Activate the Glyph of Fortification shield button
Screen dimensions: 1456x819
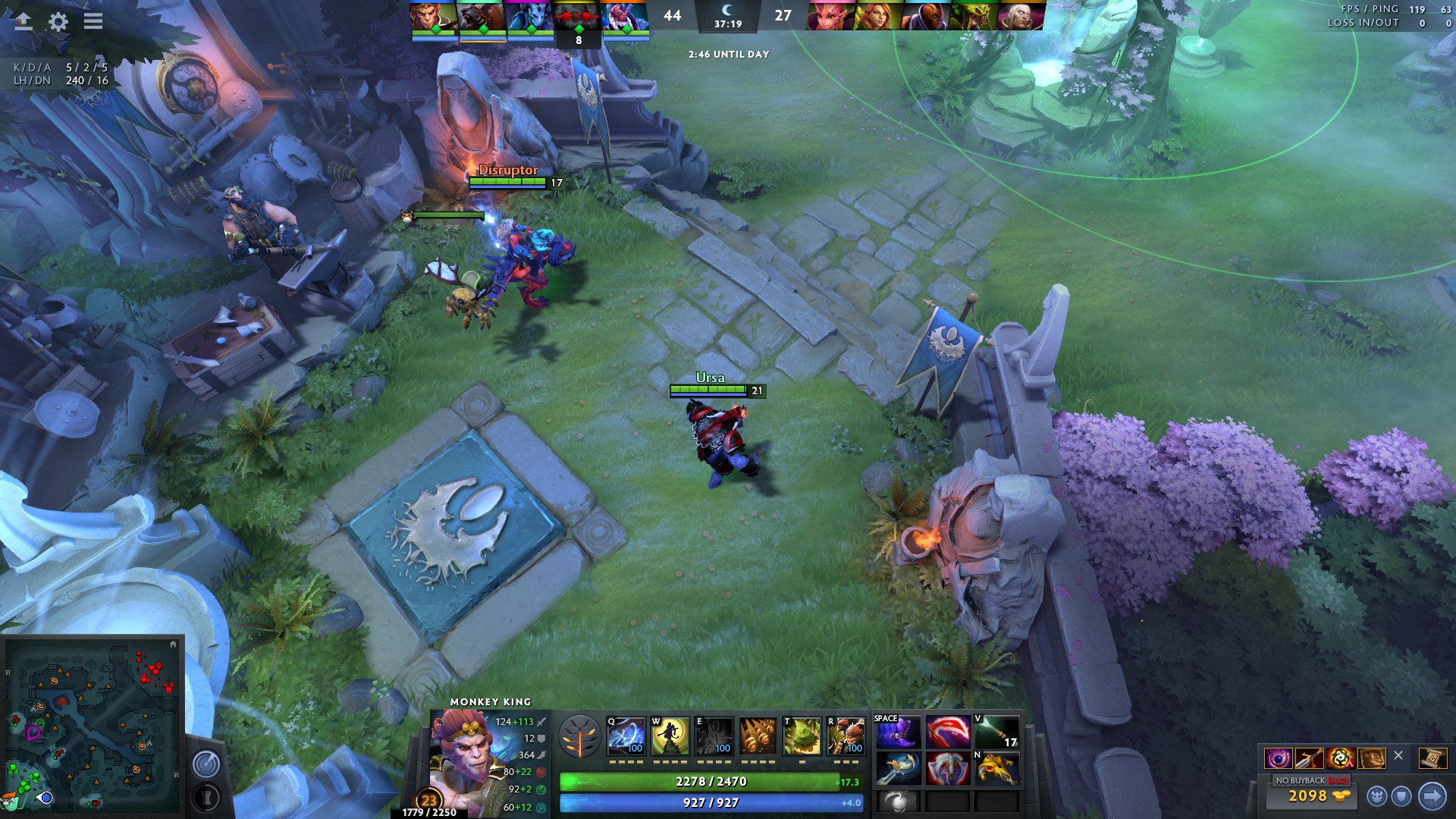tap(1401, 796)
